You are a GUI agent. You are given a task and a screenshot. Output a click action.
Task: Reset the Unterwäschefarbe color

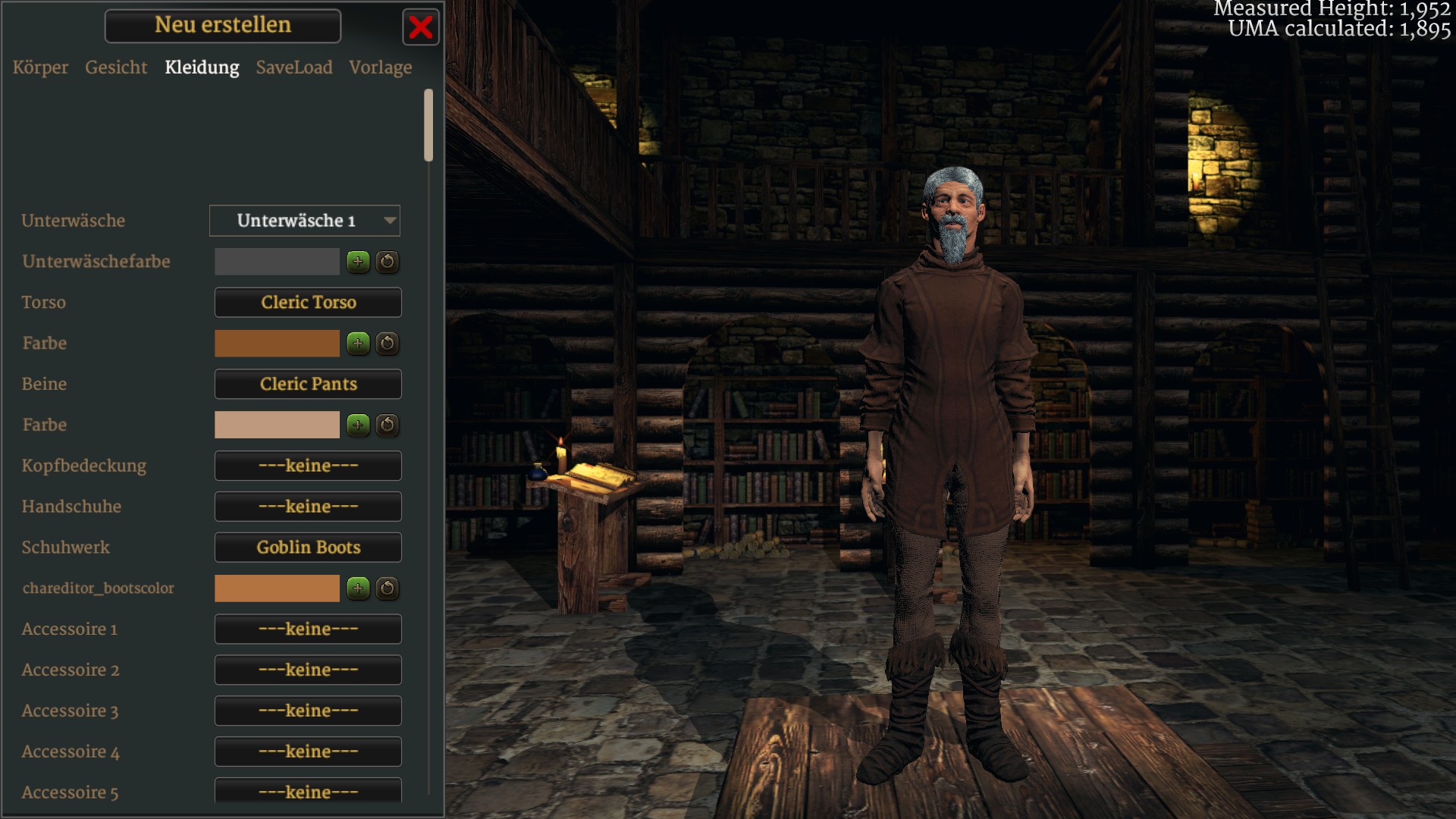(x=388, y=262)
